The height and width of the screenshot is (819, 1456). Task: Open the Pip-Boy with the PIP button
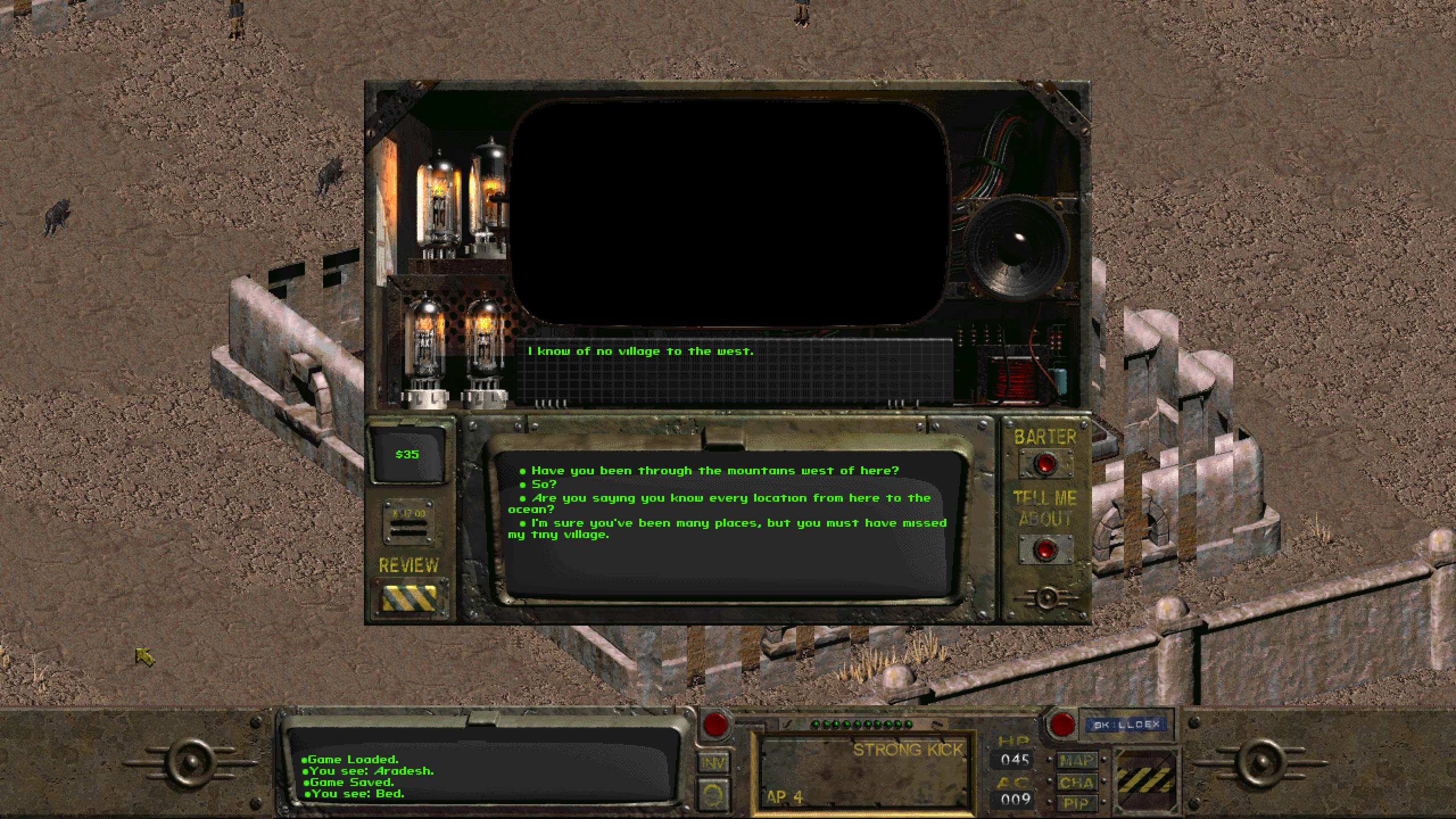tap(1077, 804)
